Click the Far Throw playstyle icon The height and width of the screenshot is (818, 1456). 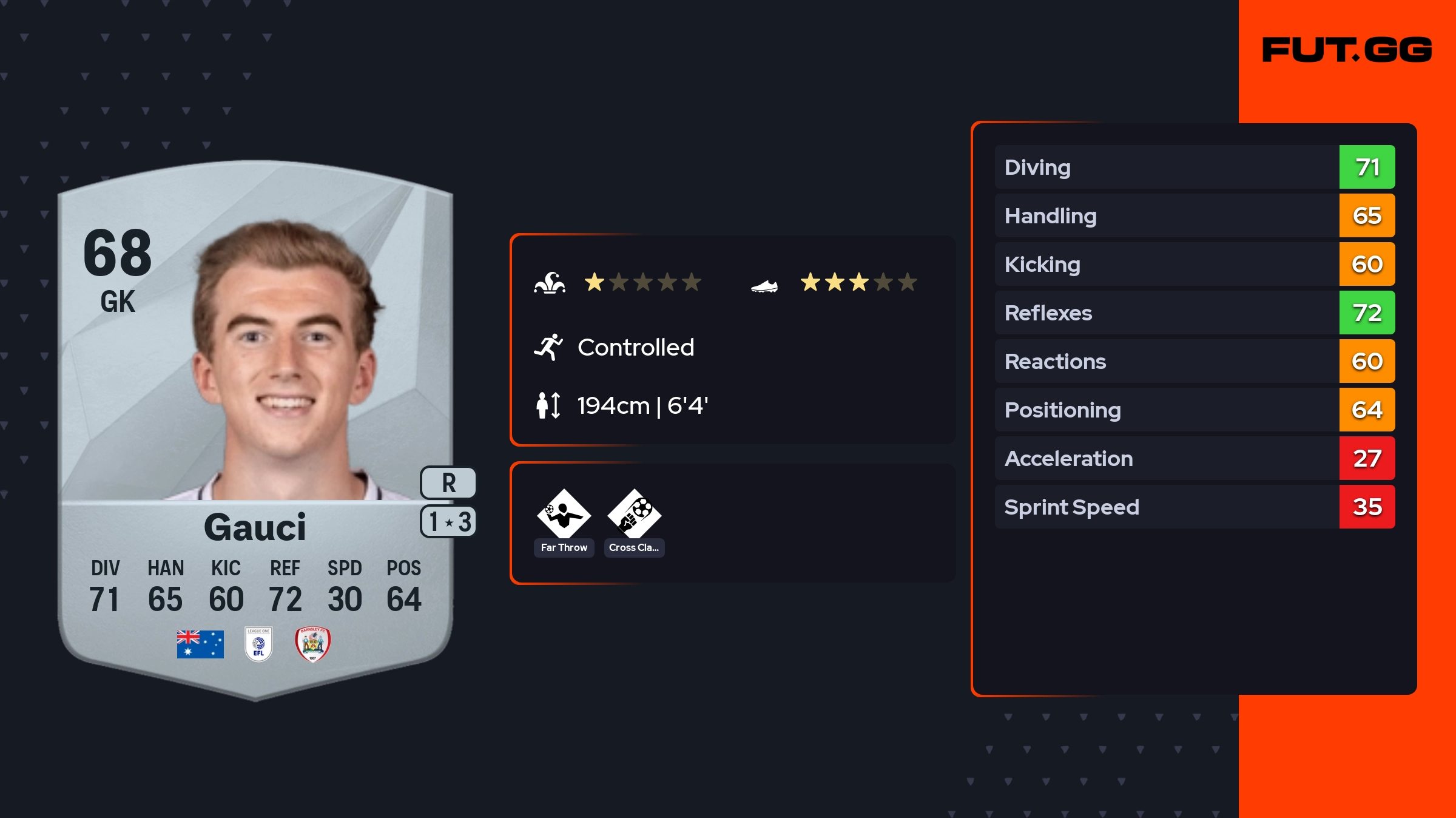[x=564, y=514]
